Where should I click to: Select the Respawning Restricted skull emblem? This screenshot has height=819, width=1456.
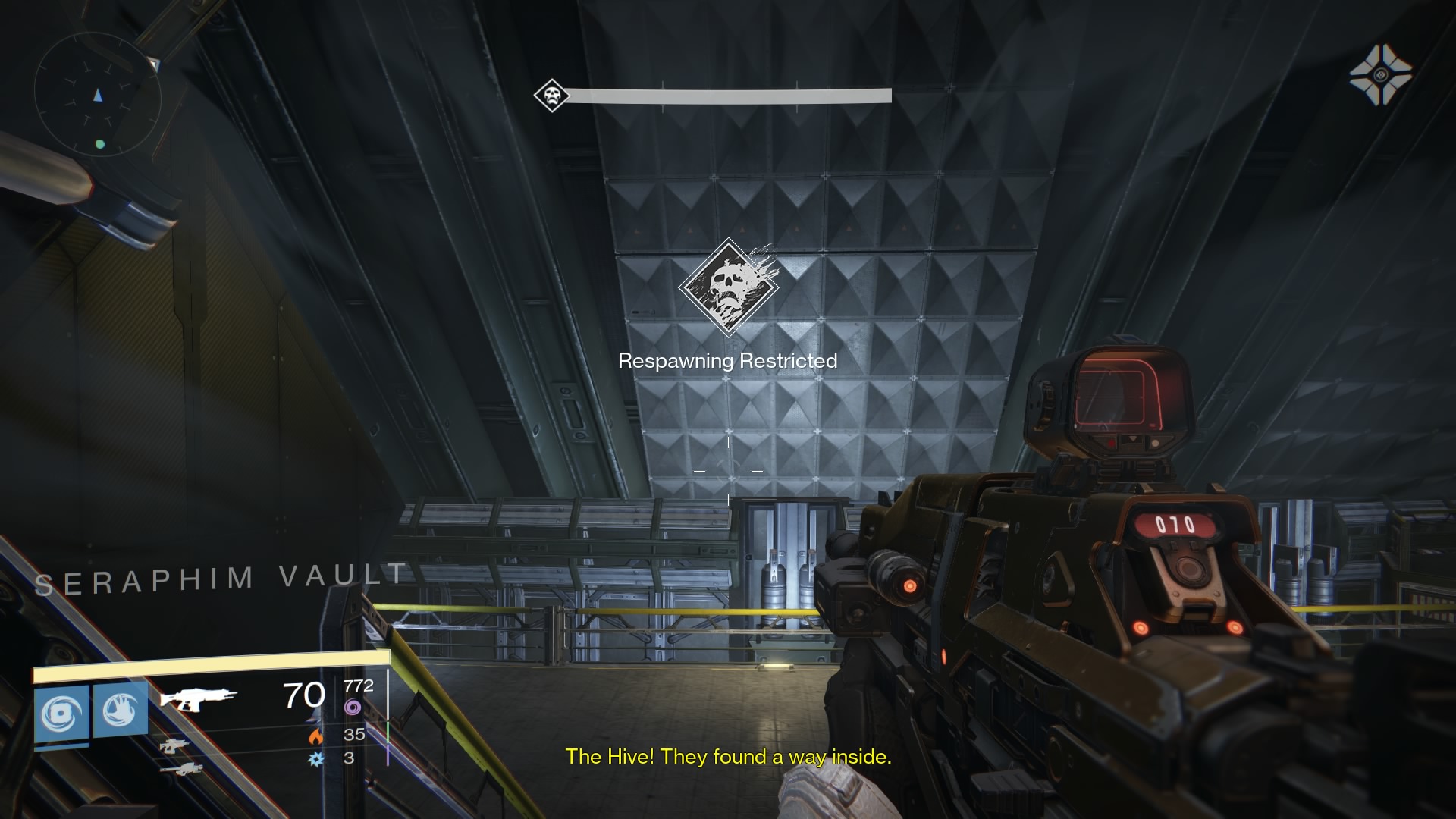point(728,287)
